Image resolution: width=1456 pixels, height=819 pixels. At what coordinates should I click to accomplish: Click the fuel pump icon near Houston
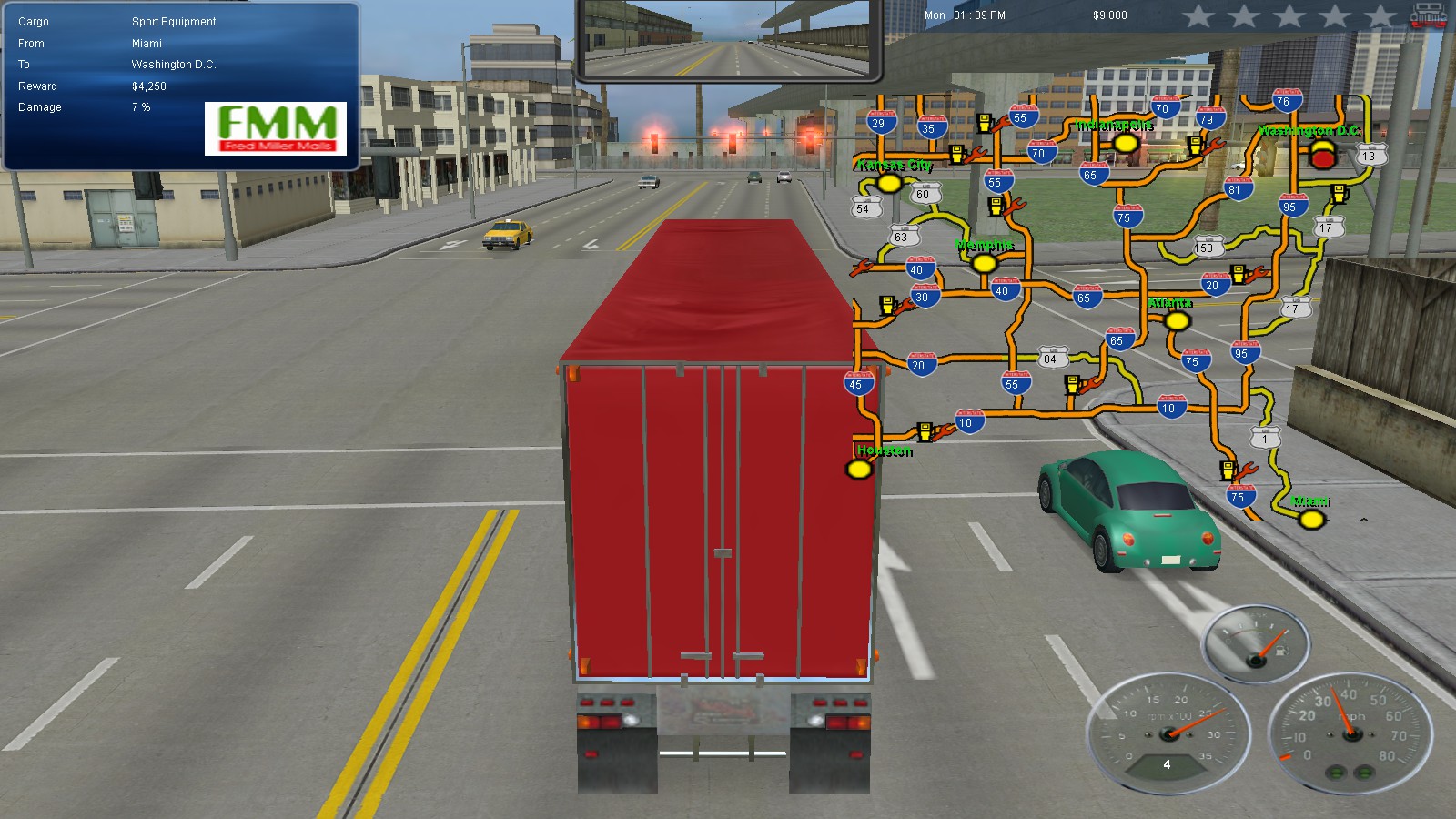[924, 430]
